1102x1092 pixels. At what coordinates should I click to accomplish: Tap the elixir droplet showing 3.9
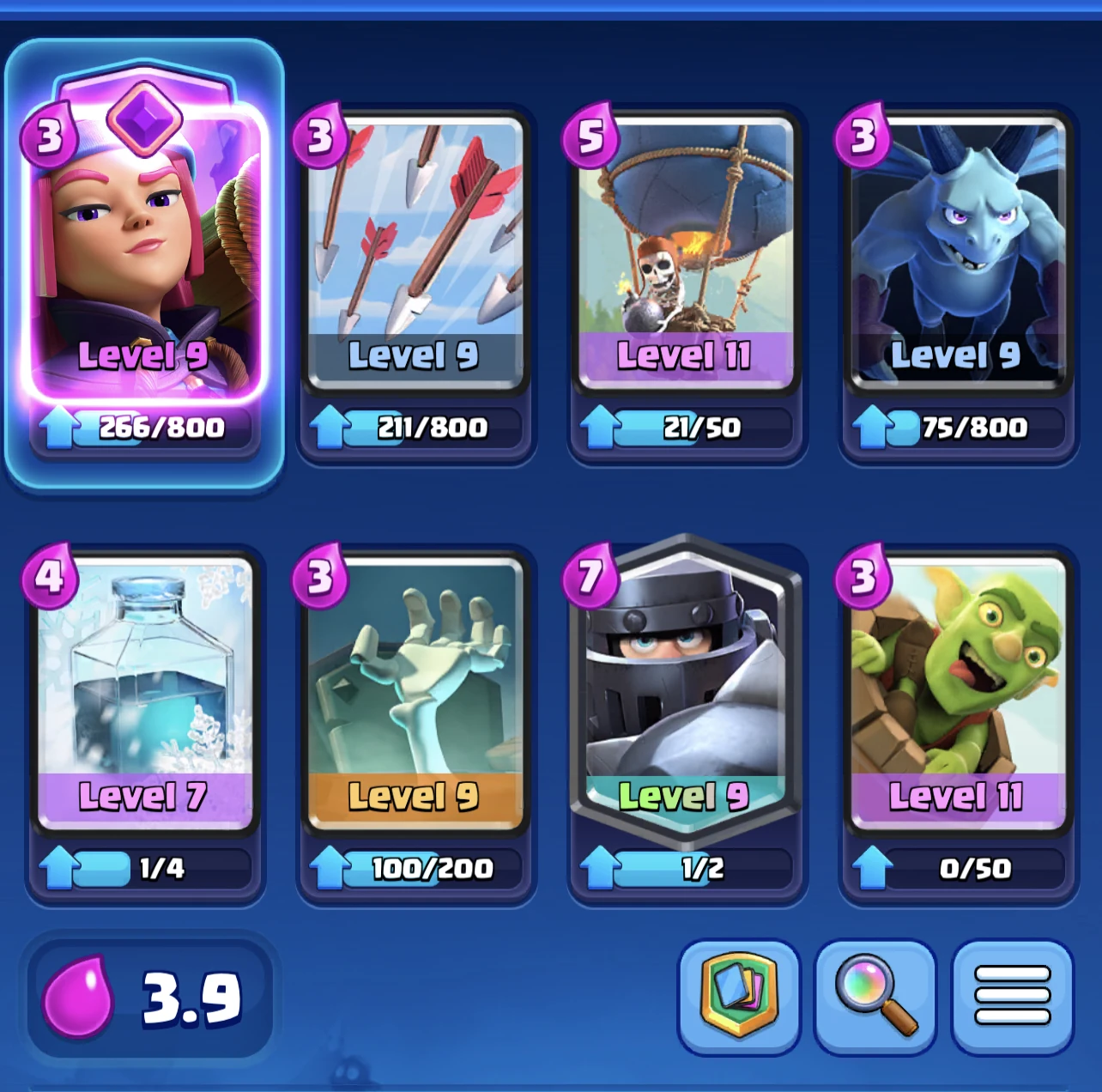(77, 996)
